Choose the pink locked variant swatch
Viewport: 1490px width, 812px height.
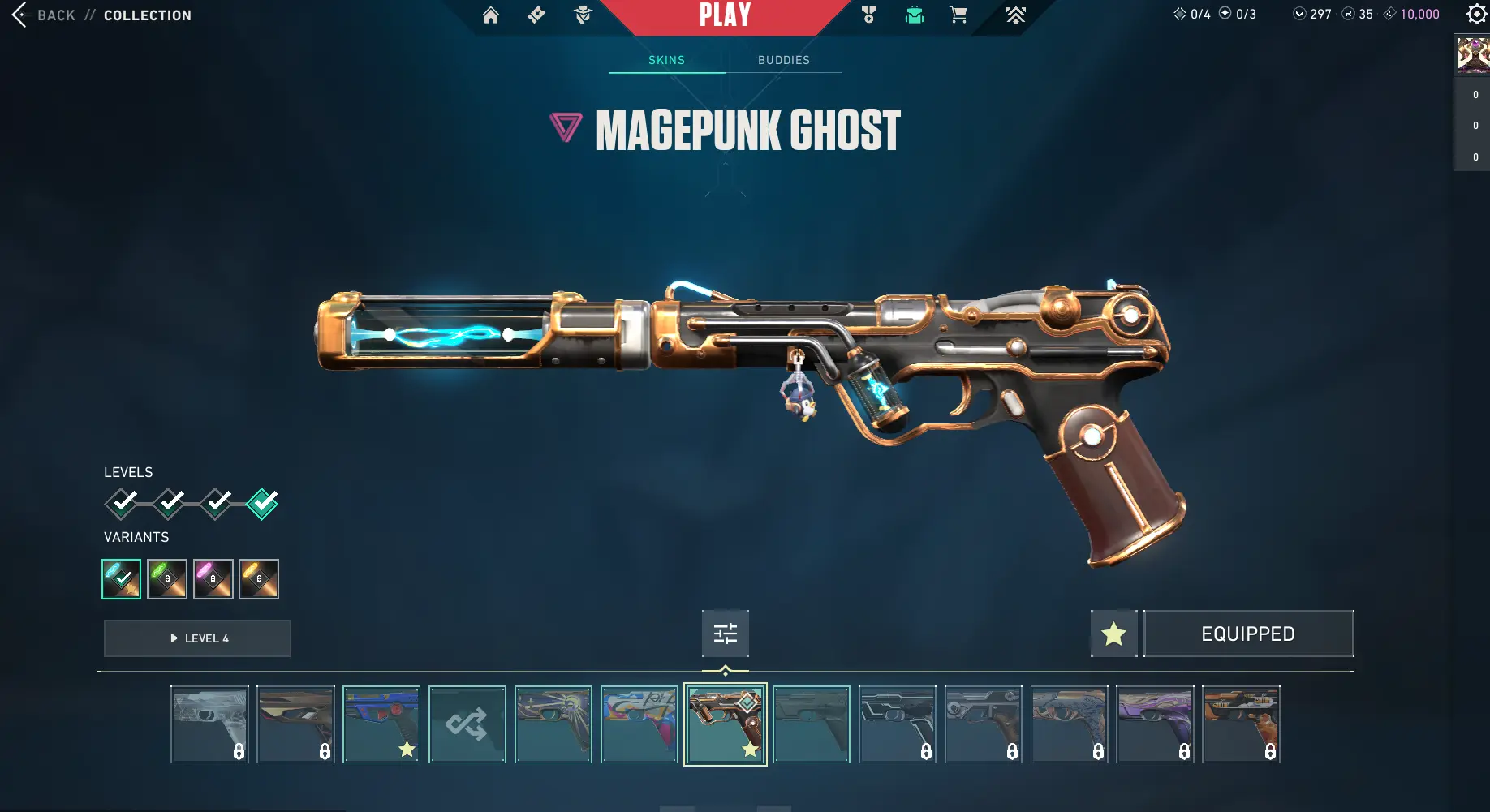click(213, 579)
